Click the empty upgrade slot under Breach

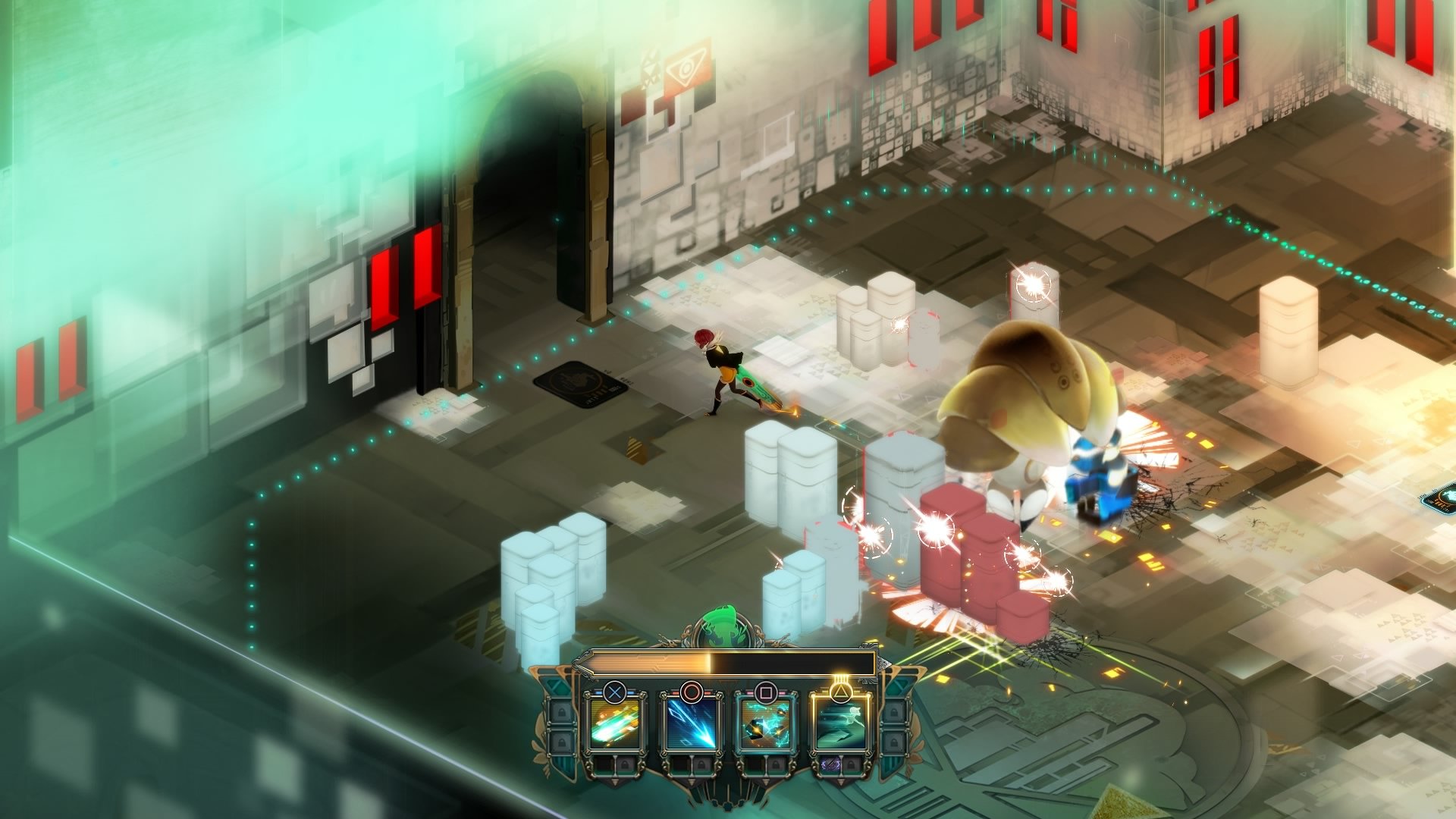click(682, 764)
